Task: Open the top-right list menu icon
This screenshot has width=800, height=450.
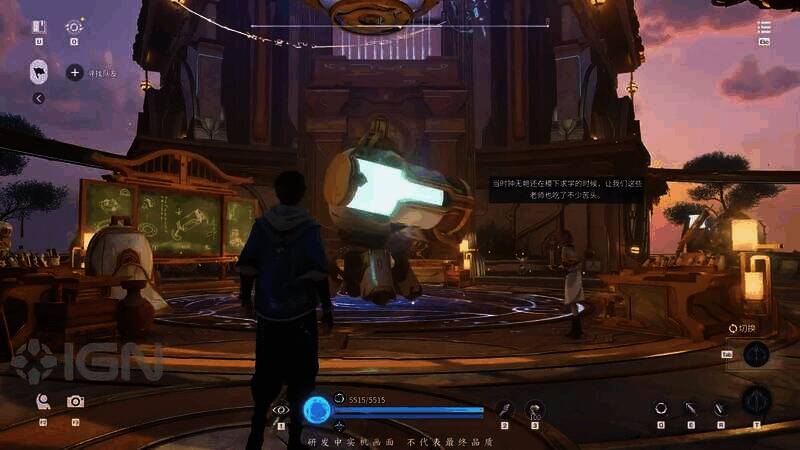Action: 764,28
